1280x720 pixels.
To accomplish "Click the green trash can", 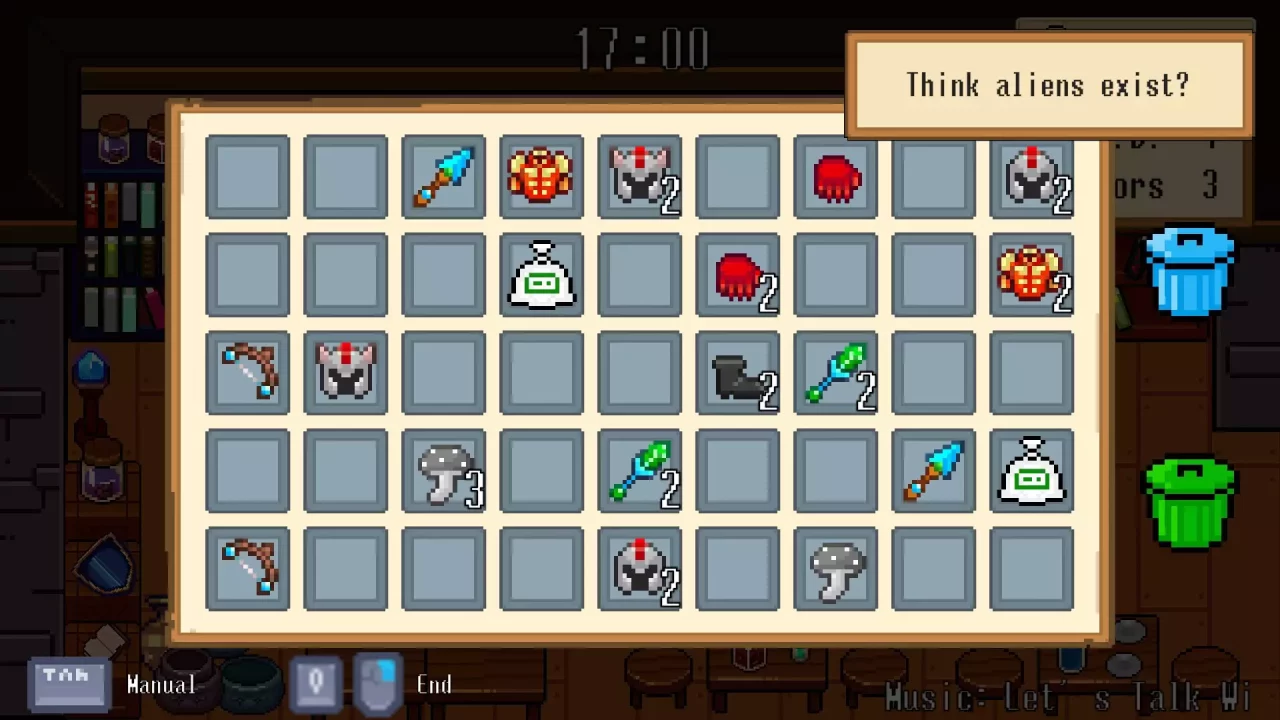I will (1189, 503).
